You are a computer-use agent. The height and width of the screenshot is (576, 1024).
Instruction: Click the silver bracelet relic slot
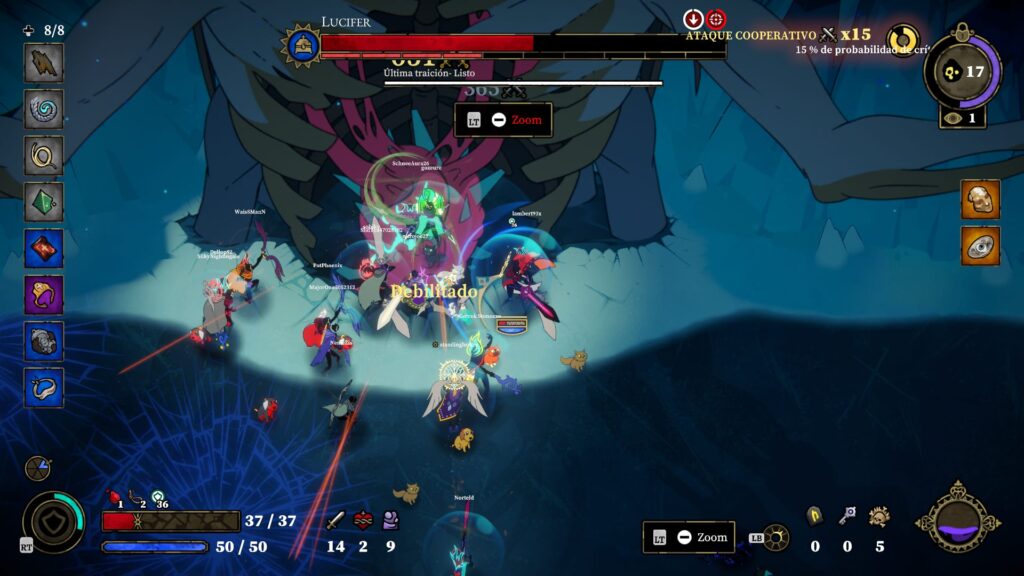coord(44,388)
